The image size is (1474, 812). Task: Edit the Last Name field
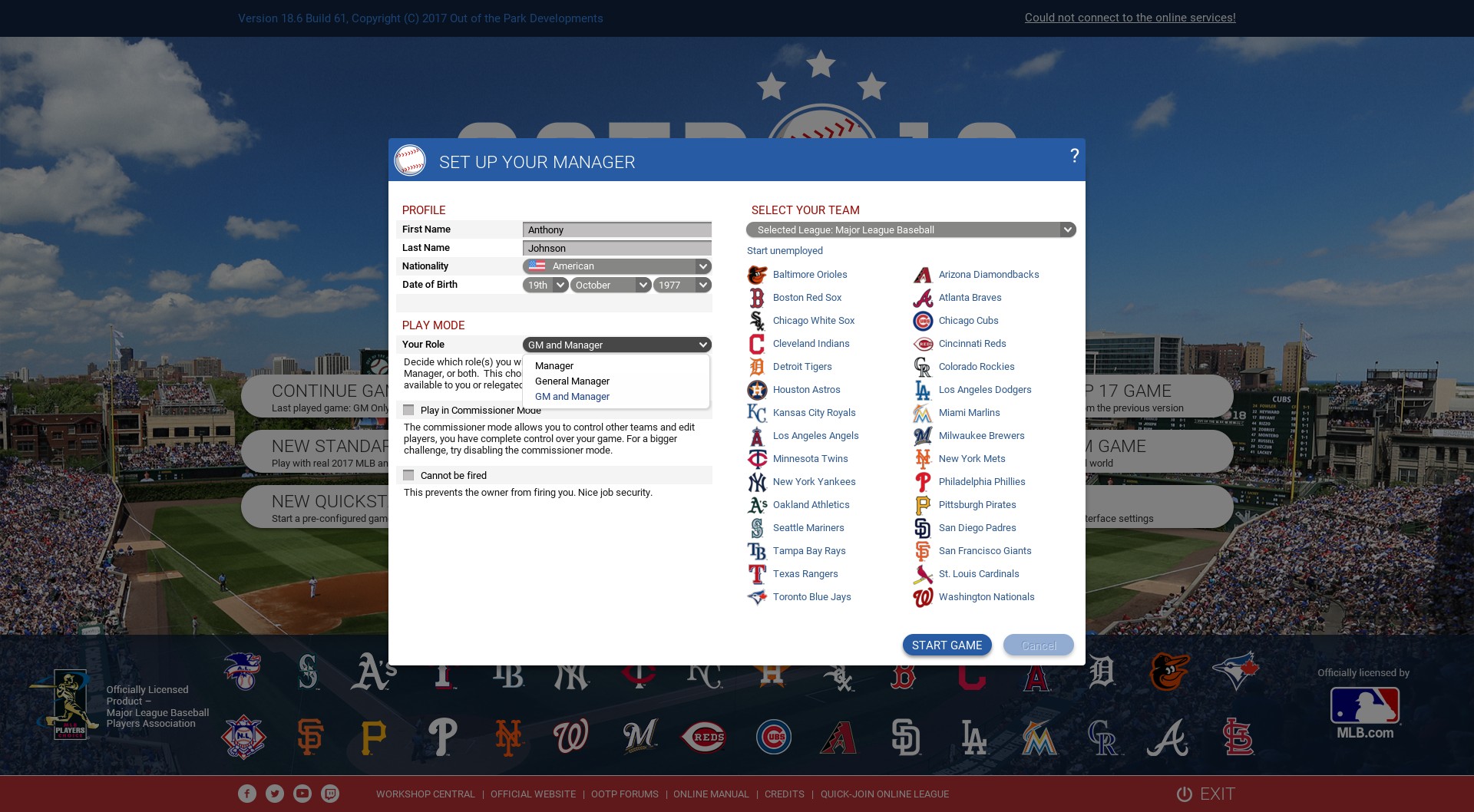click(617, 249)
